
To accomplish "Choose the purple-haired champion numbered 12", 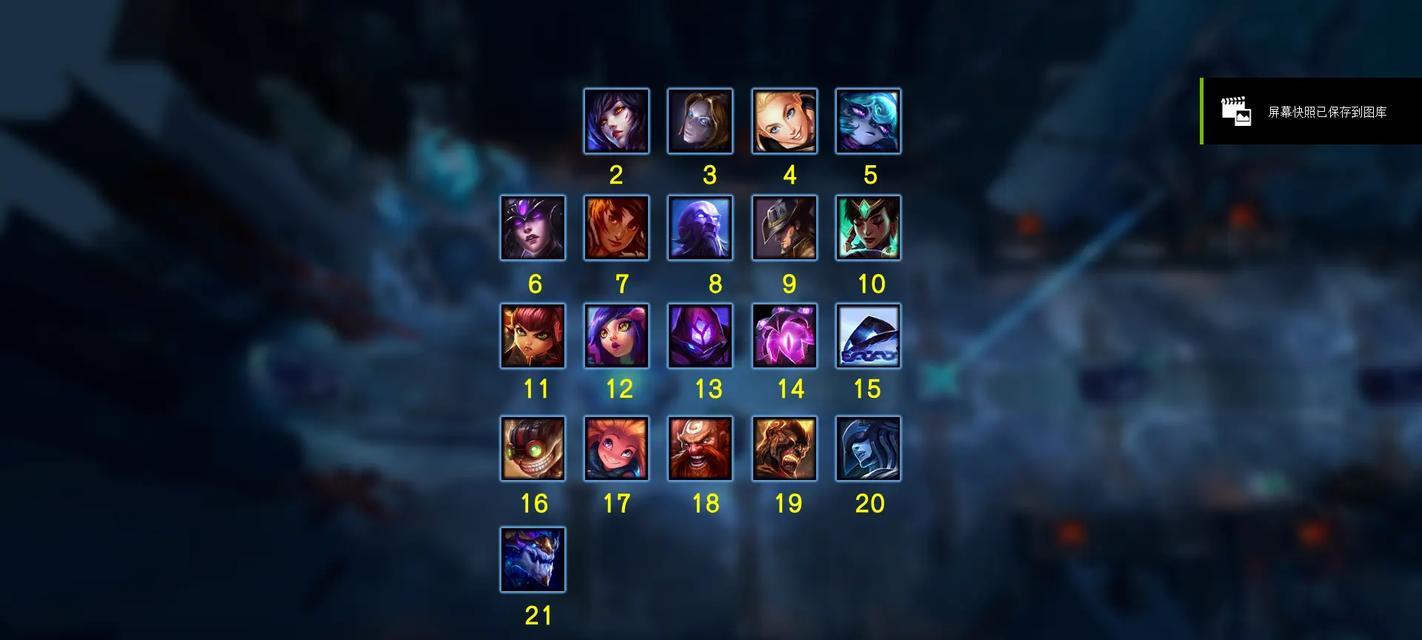I will point(616,336).
